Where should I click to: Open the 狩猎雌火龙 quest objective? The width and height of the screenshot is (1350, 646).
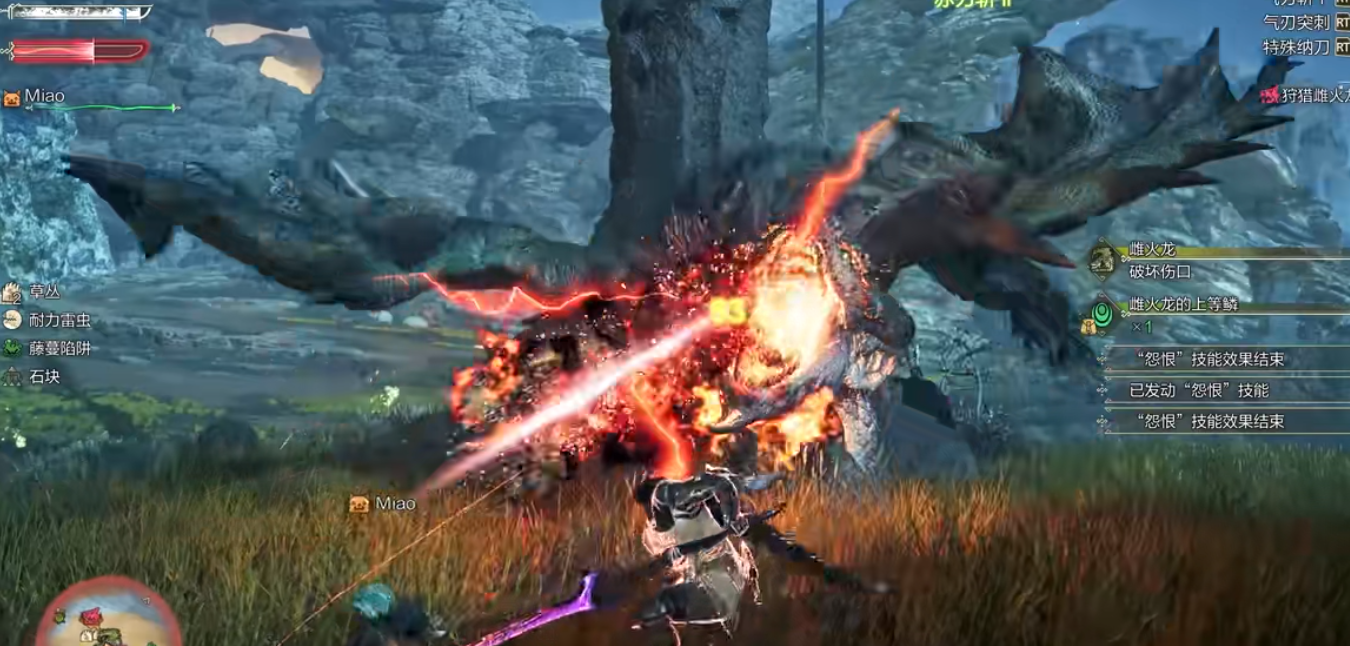(1305, 95)
